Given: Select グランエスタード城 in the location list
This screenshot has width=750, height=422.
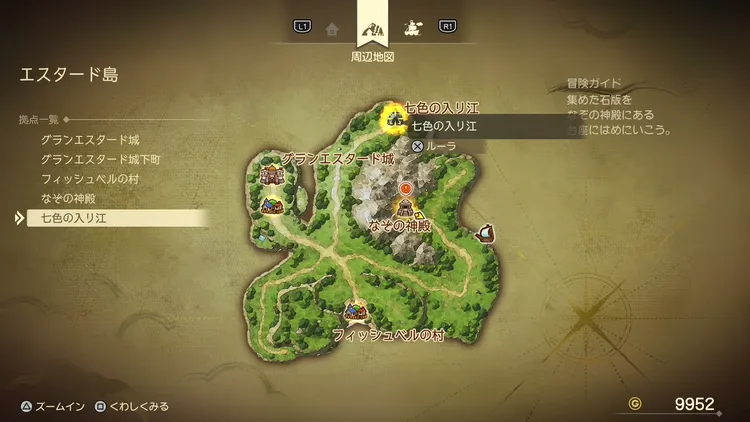Looking at the screenshot, I should 90,139.
